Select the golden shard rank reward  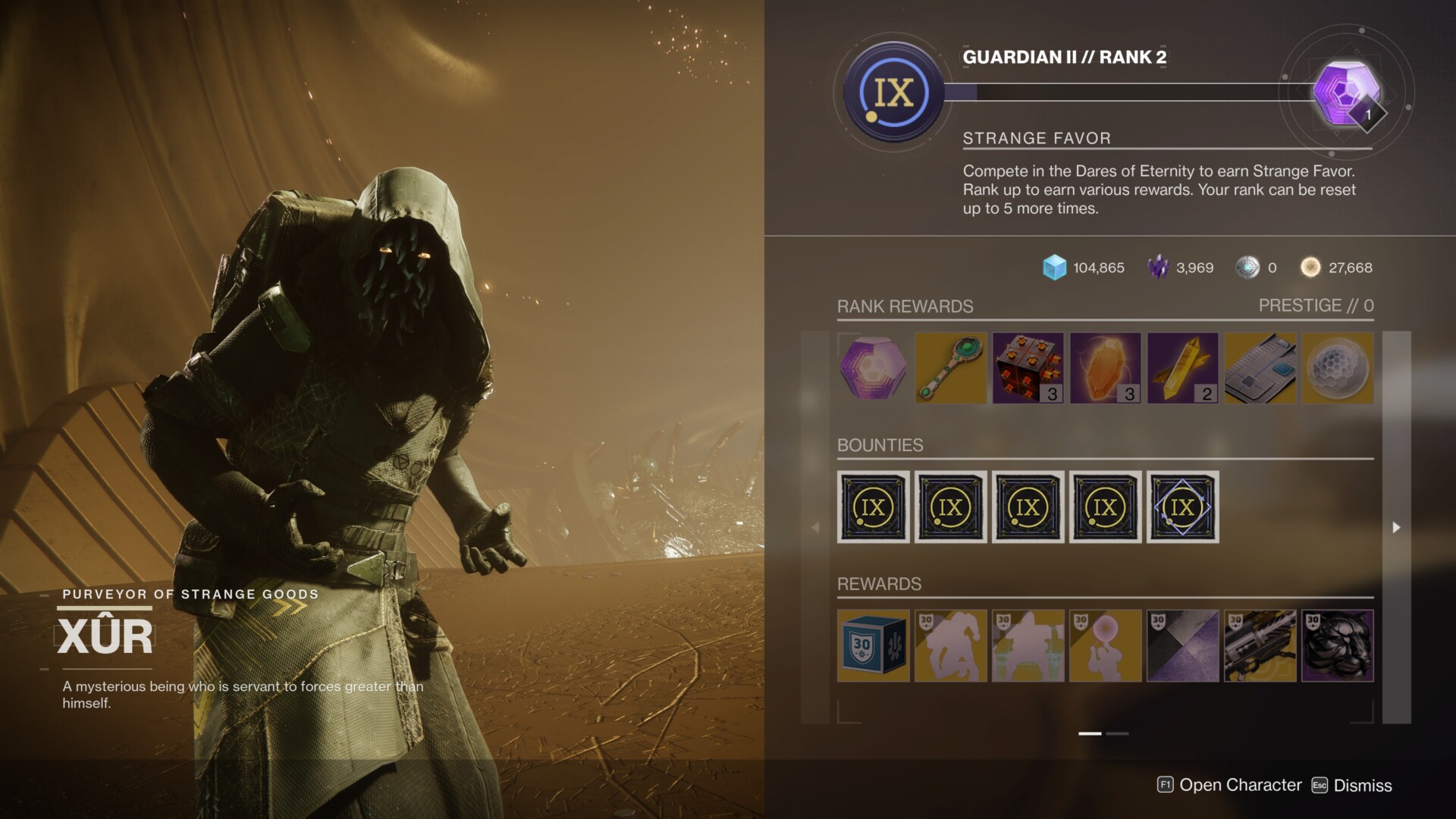click(x=1183, y=369)
